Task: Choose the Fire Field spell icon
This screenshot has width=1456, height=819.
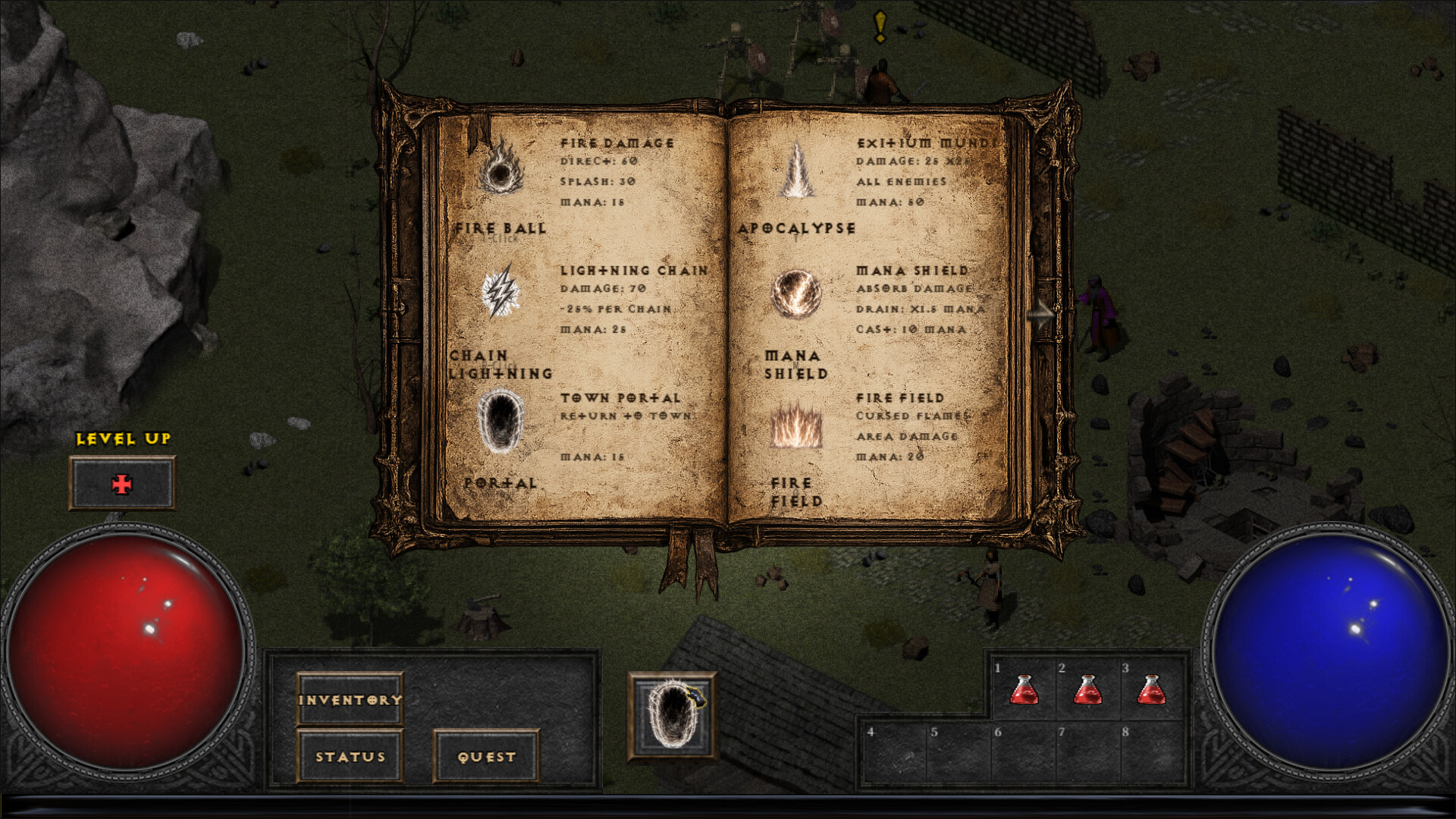Action: [x=796, y=425]
